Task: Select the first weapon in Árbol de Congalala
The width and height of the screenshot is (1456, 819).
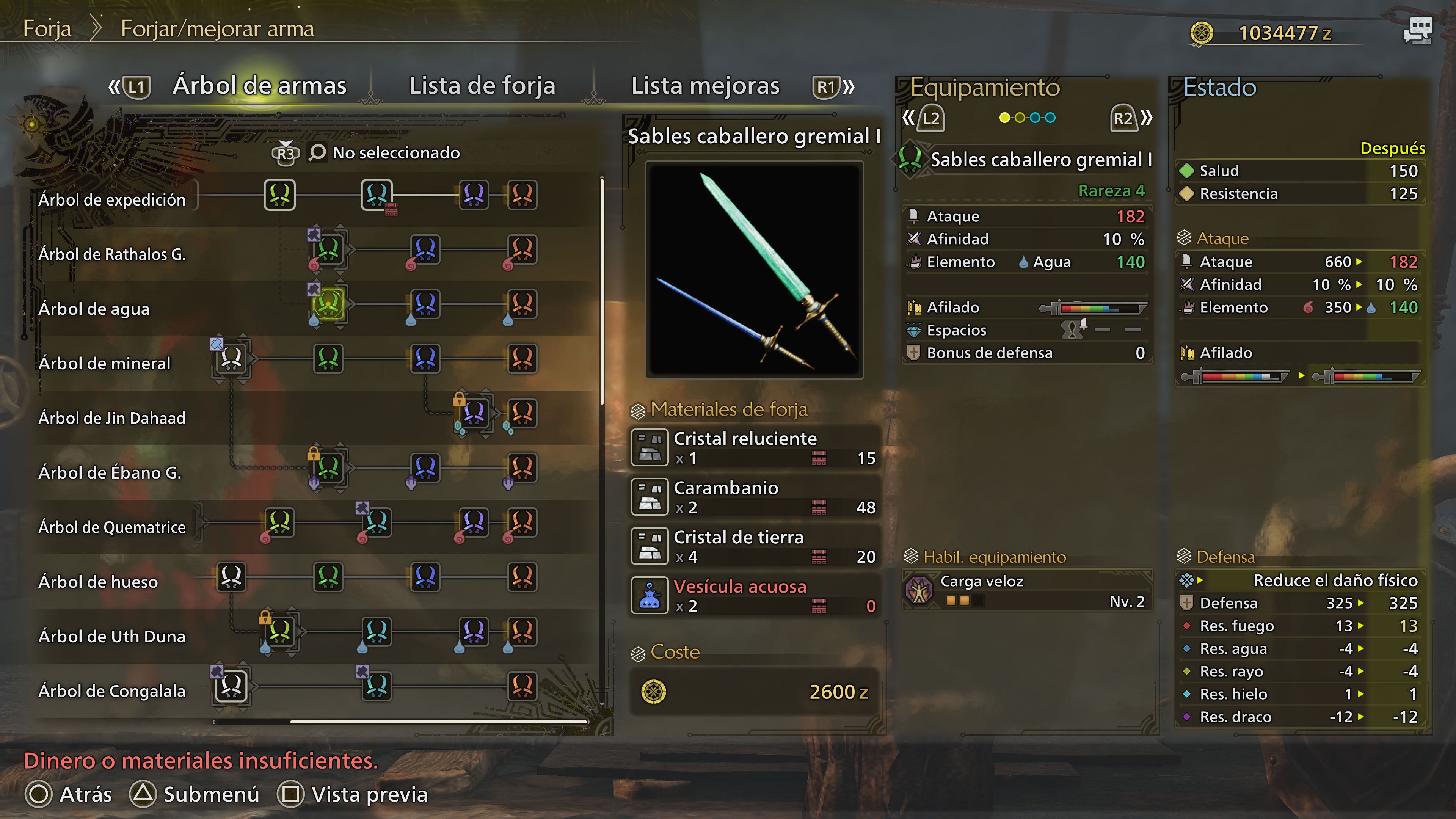Action: [x=231, y=687]
